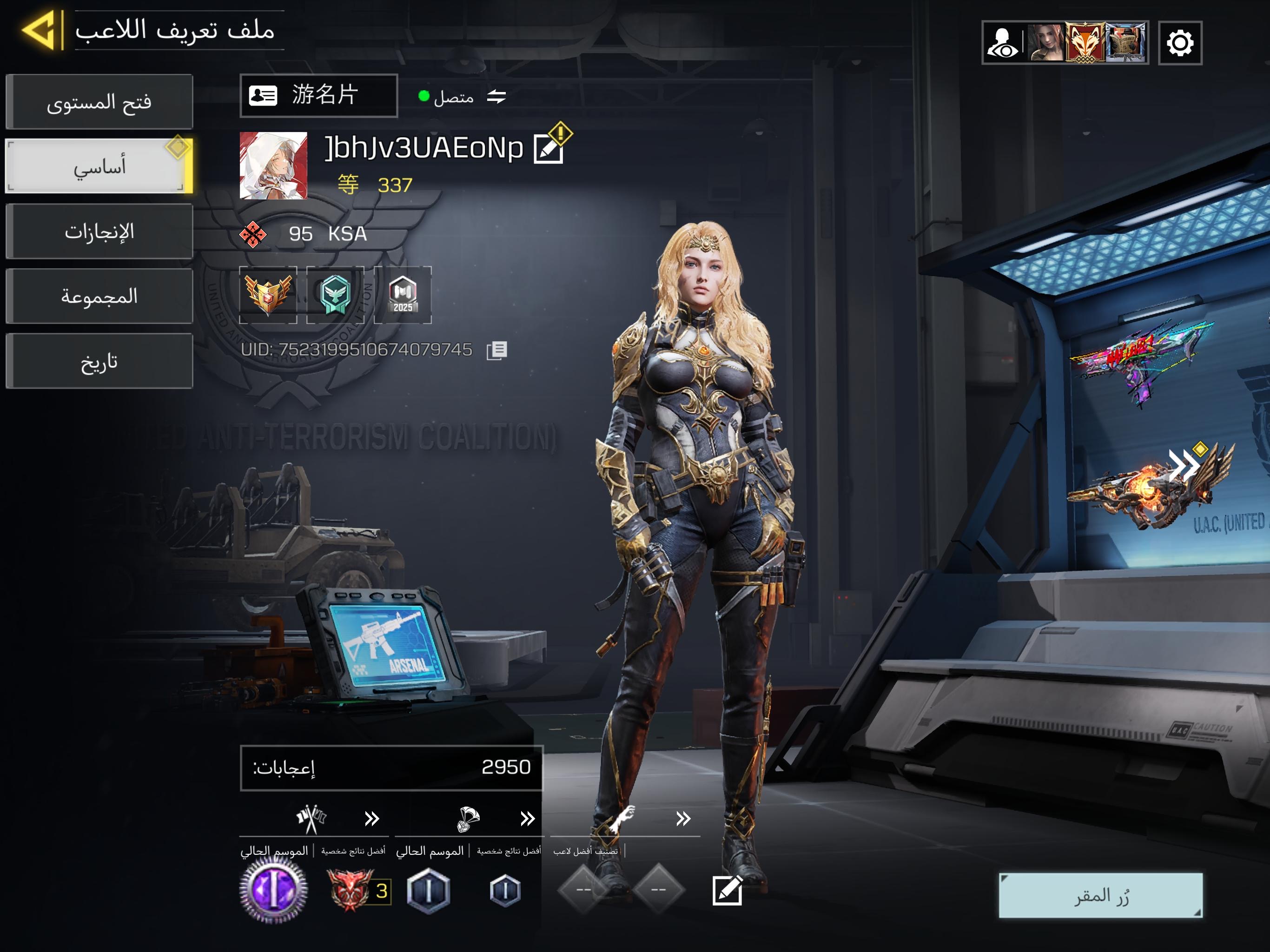Switch to the الإنجازات tab
Screen dimensions: 1270x952
[99, 231]
